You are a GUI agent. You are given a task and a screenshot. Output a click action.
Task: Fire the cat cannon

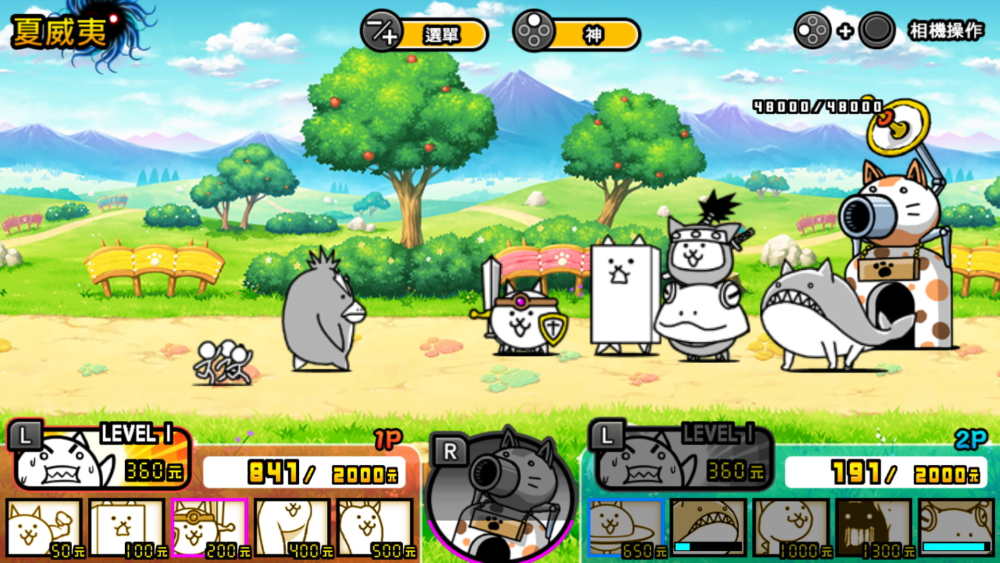500,495
